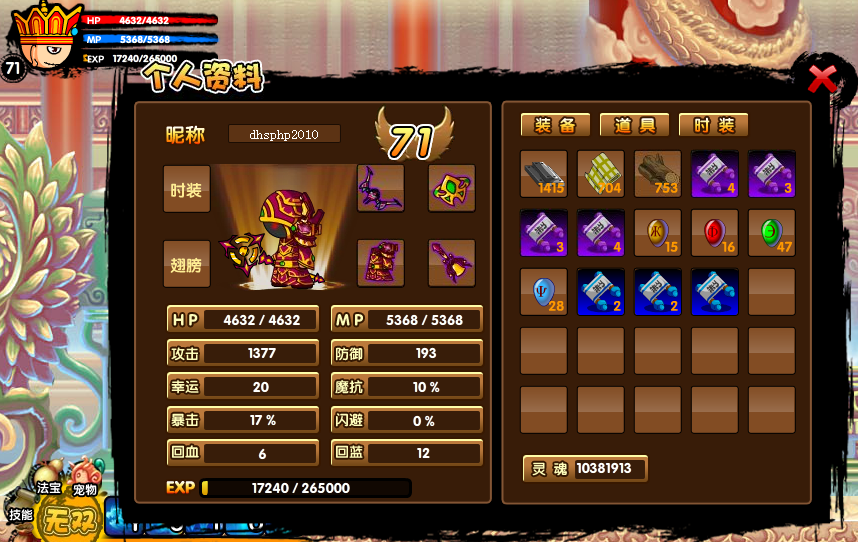Screen dimensions: 858x542
Task: Choose the 翅膀 wings slot
Action: coord(187,264)
